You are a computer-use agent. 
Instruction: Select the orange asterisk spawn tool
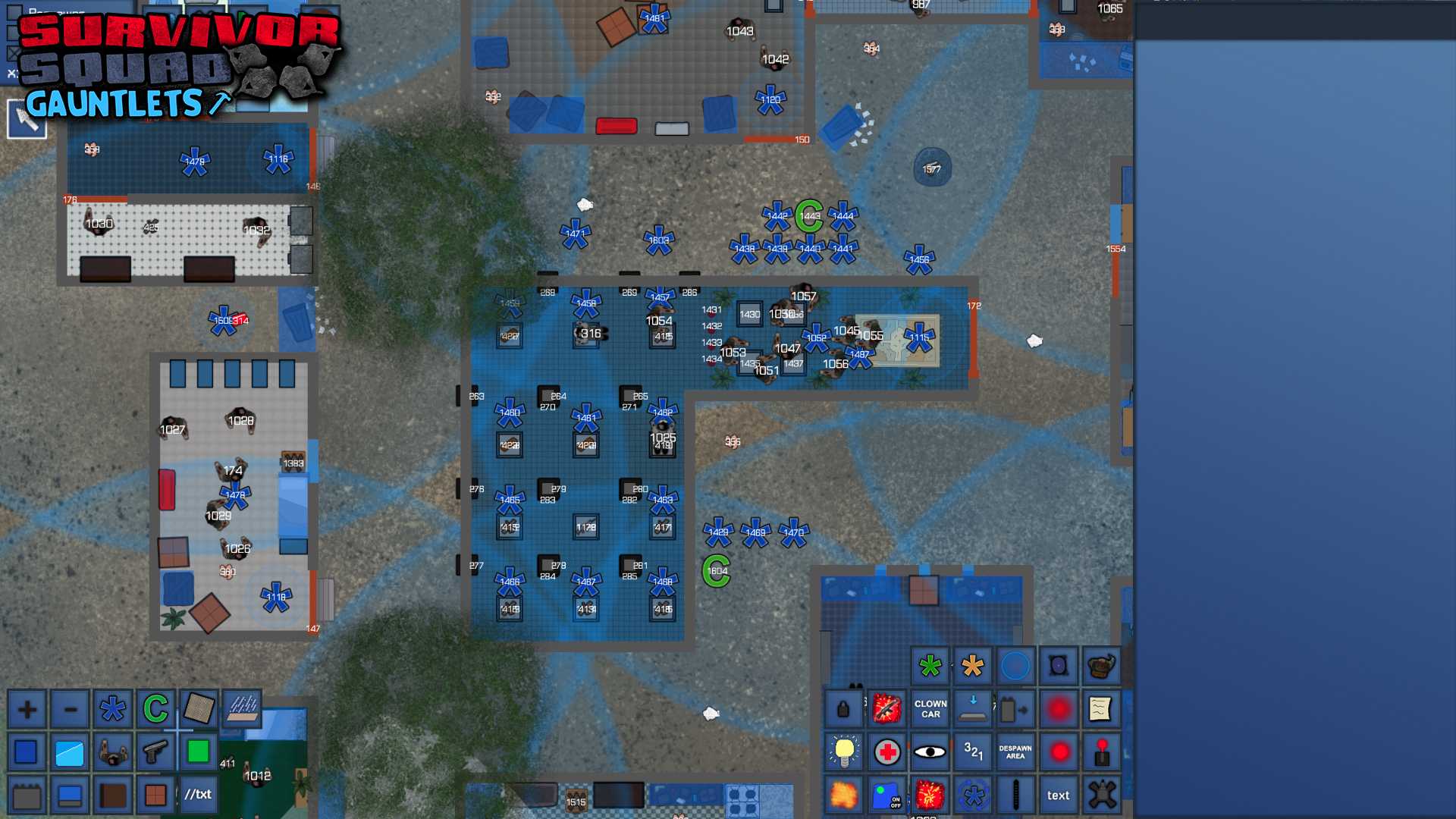pyautogui.click(x=973, y=666)
